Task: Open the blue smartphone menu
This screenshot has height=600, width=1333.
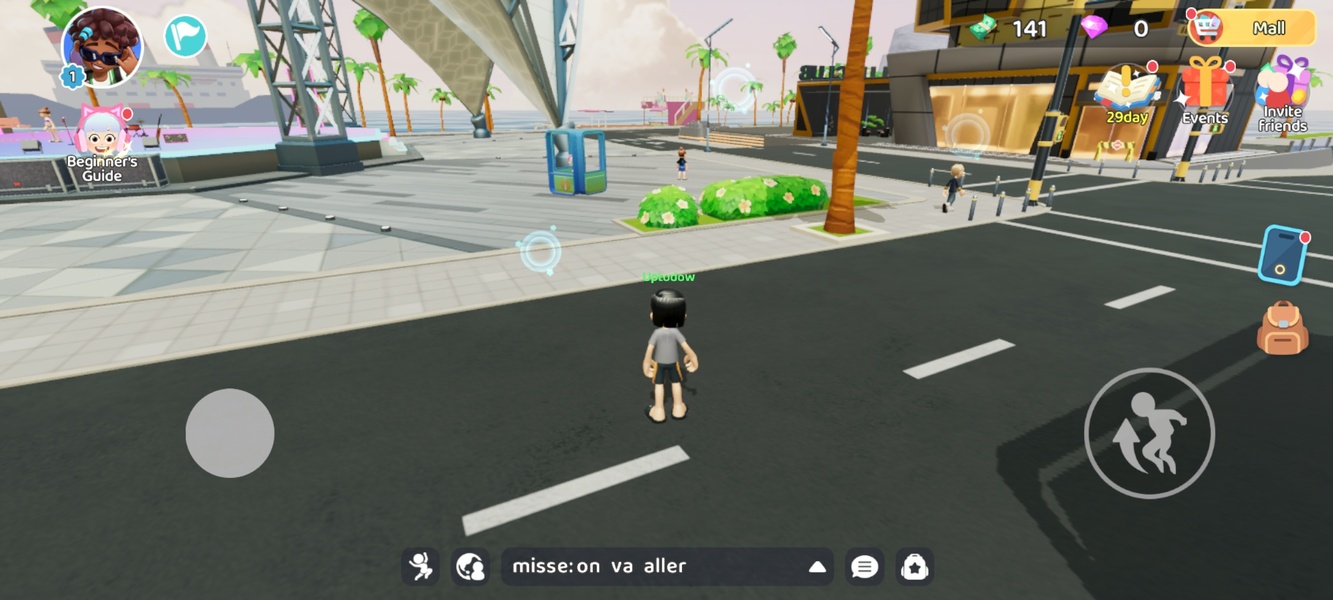Action: click(1283, 254)
